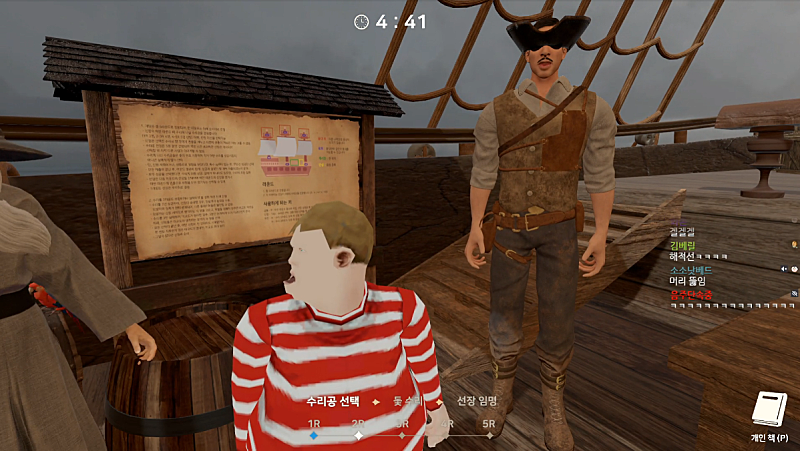Select the 선장 임명 phase label
Image resolution: width=800 pixels, height=451 pixels.
477,401
